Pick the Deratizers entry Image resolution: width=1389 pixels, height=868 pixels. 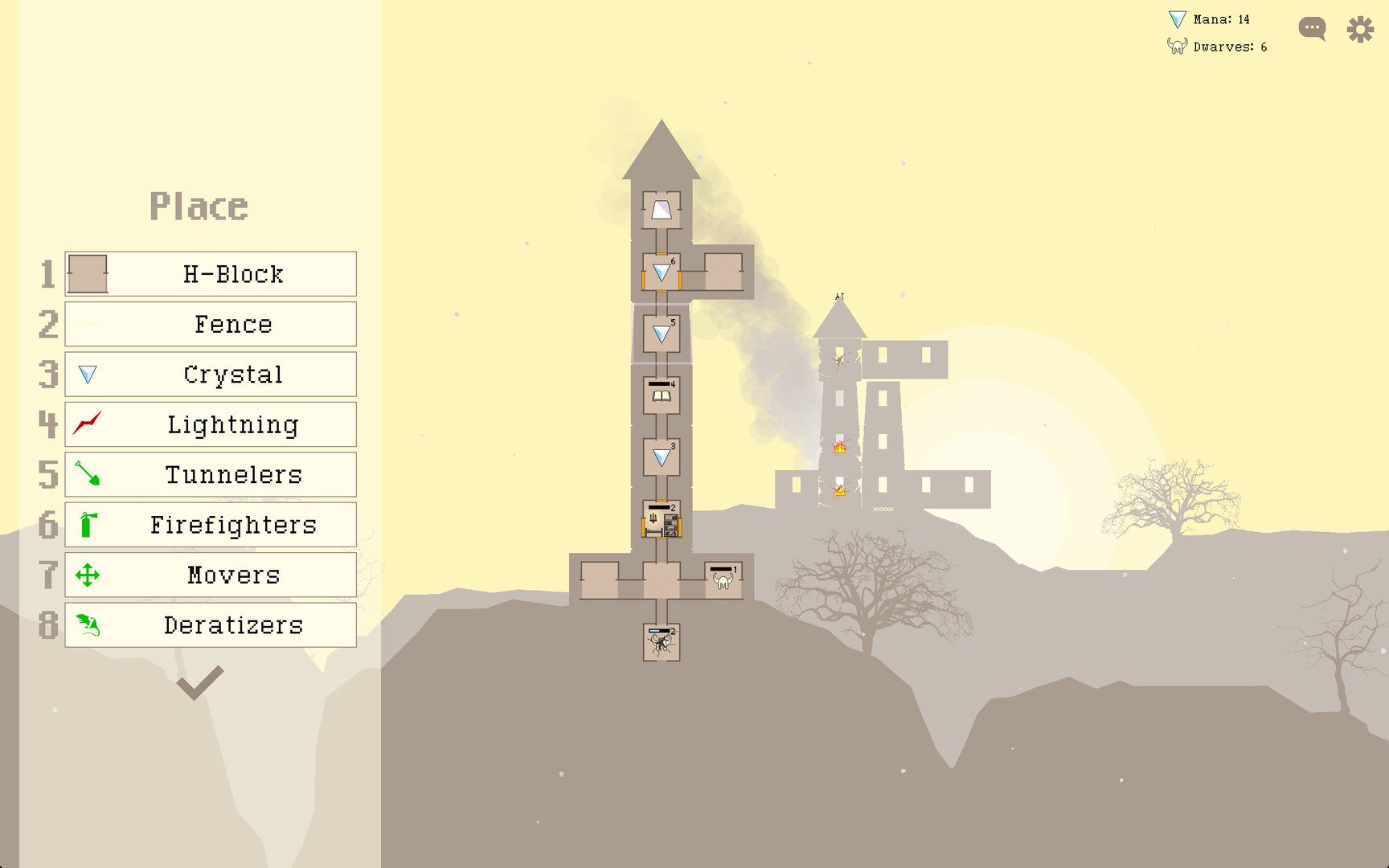click(x=211, y=624)
